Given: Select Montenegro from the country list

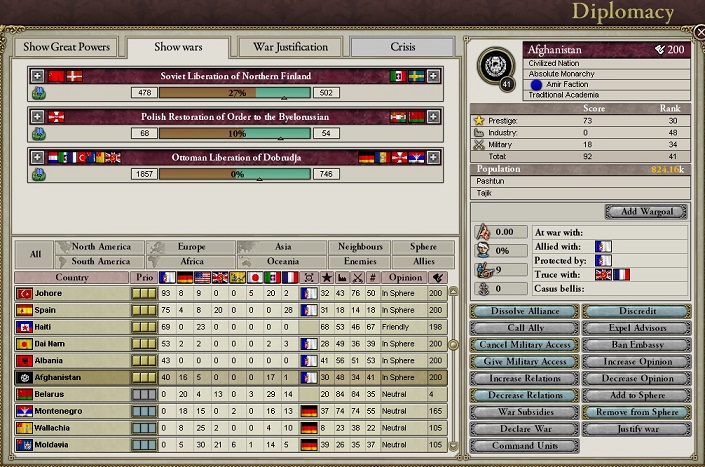Looking at the screenshot, I should point(70,411).
